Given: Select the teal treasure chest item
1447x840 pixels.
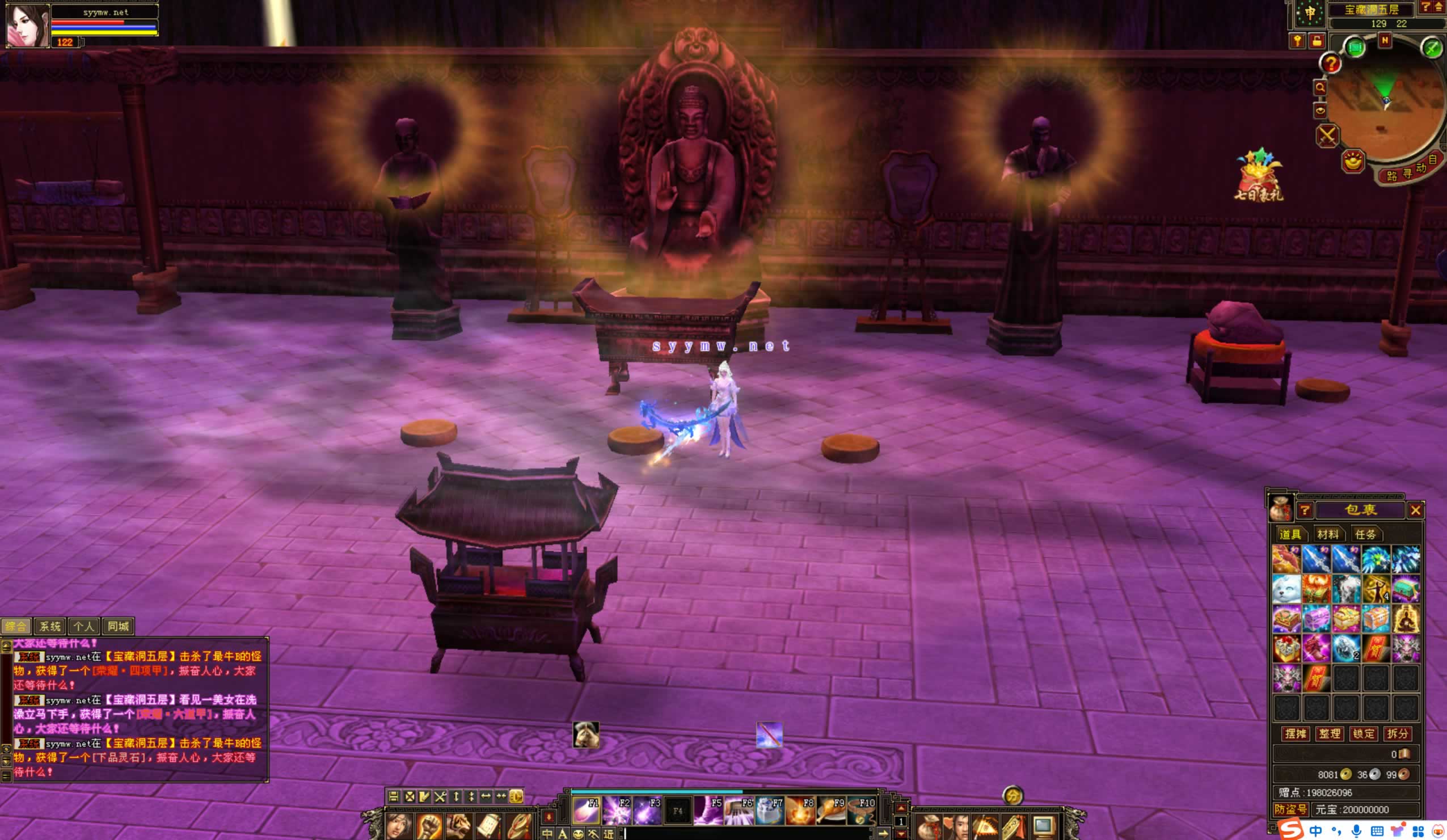Looking at the screenshot, I should click(1406, 590).
